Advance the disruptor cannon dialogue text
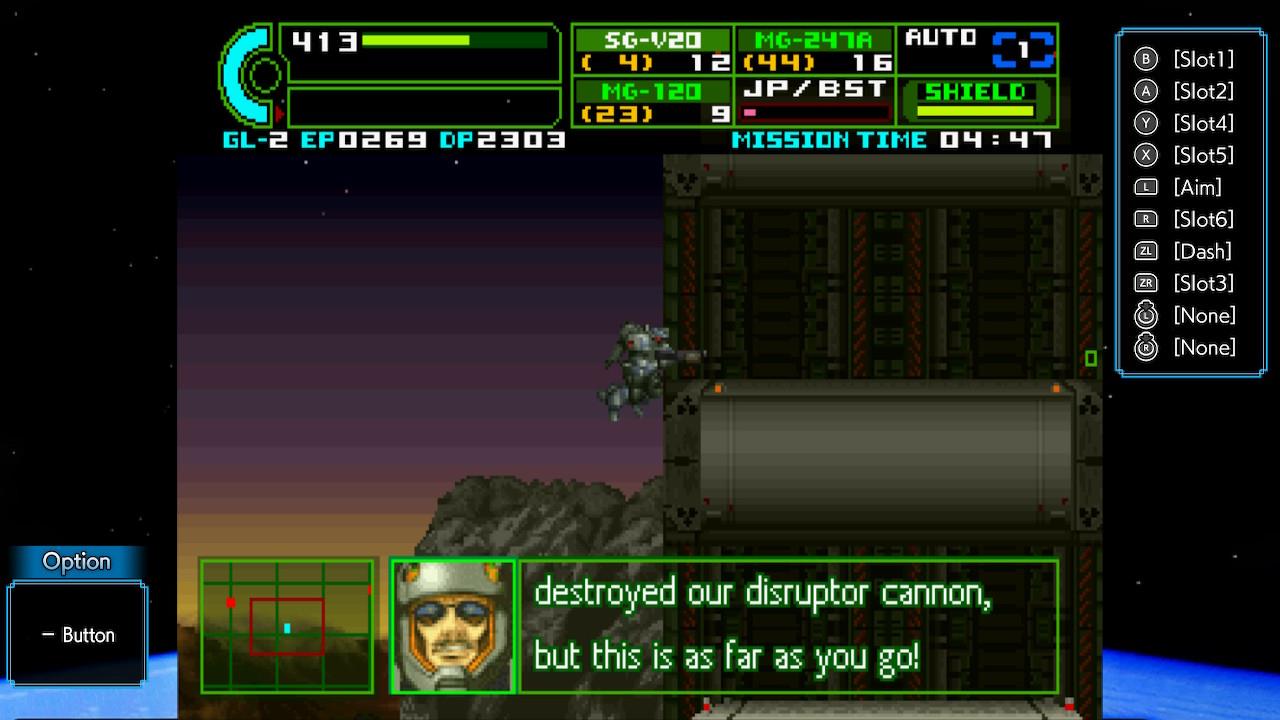Viewport: 1280px width, 720px height. tap(787, 626)
